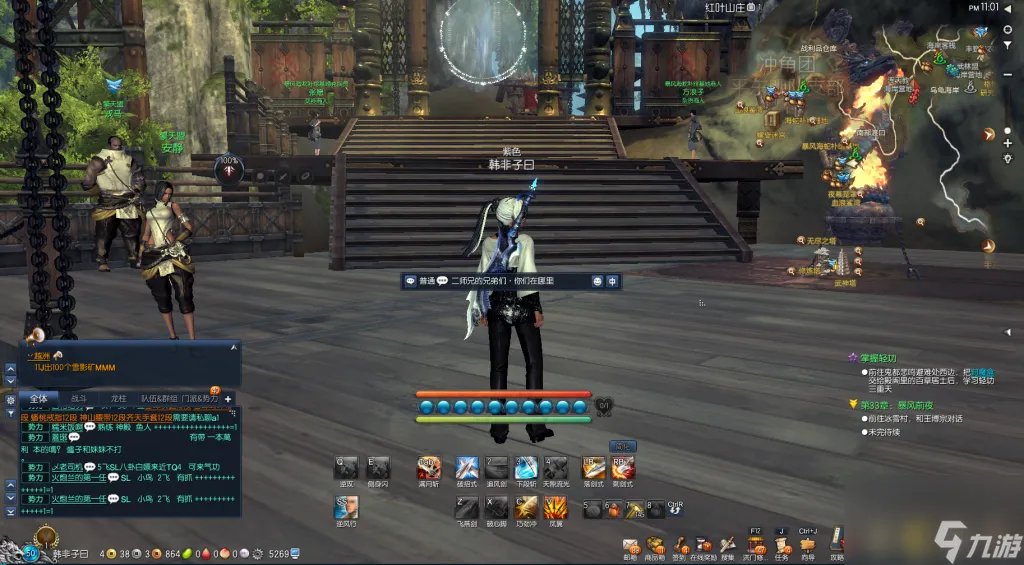
Task: Open the 战斗 chat tab
Action: click(78, 398)
